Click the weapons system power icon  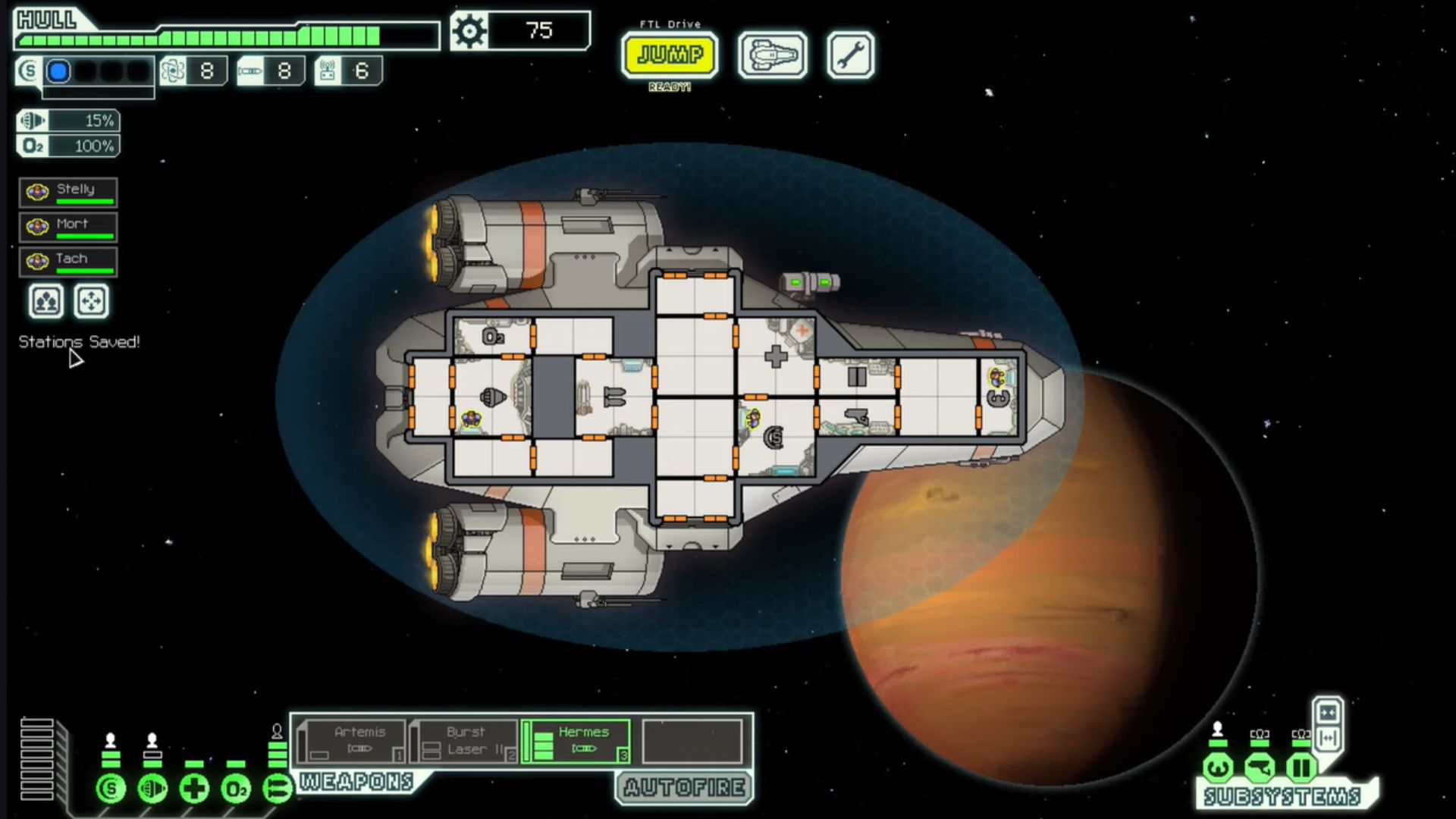277,789
